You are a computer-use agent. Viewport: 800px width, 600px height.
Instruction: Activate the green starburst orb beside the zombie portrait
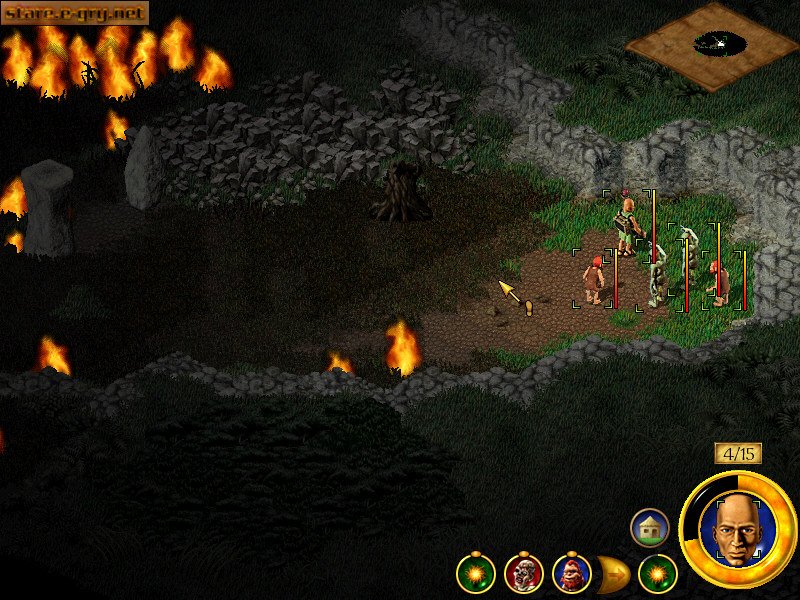tap(475, 573)
